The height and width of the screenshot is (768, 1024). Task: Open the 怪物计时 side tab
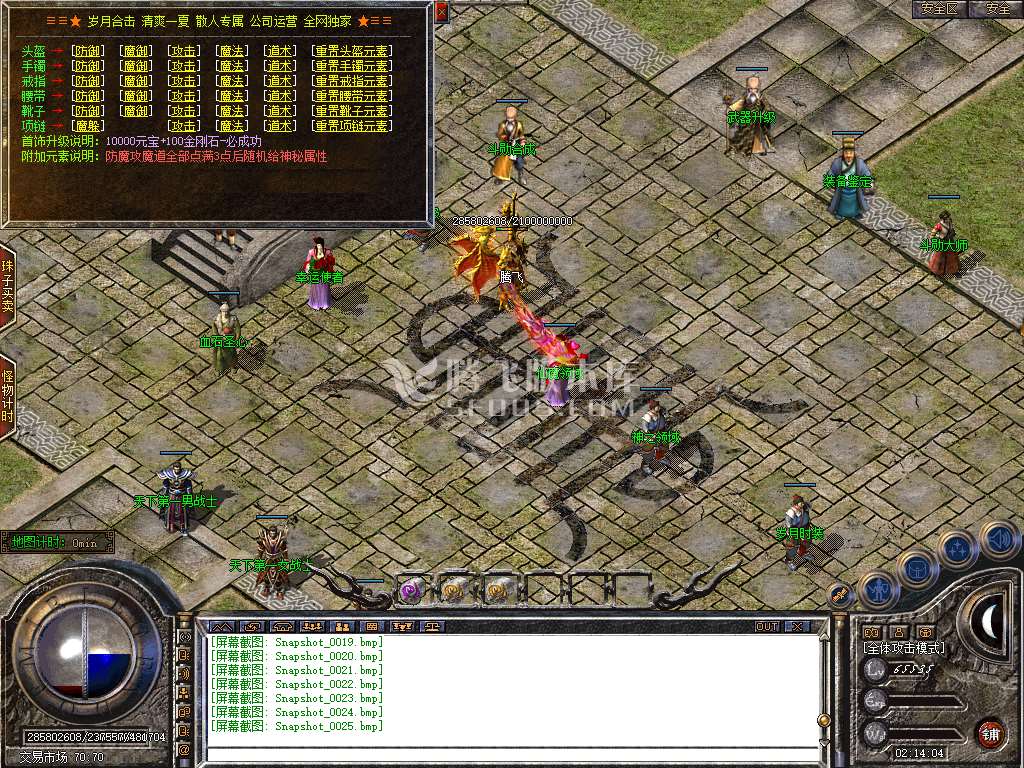click(x=7, y=396)
